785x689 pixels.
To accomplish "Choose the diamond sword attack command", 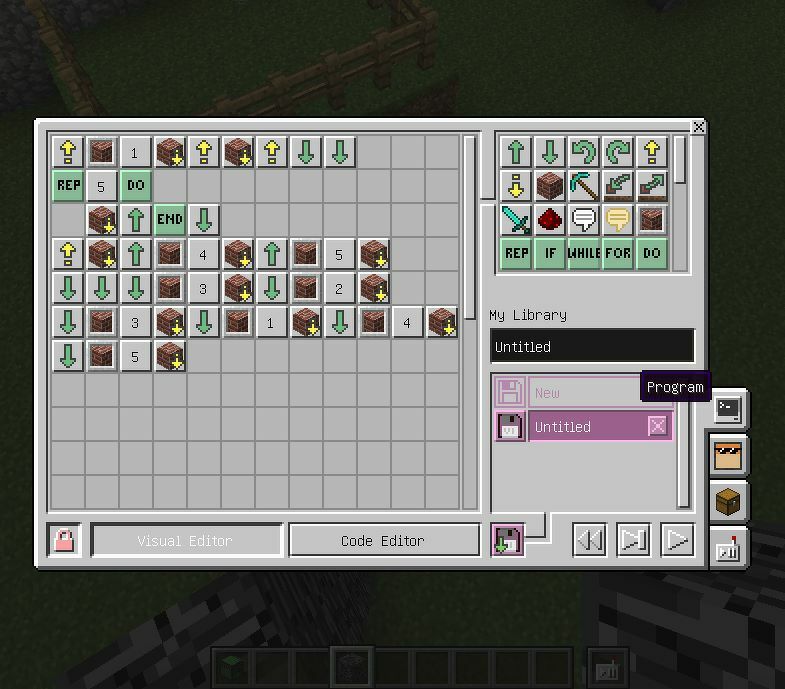I will tap(516, 220).
